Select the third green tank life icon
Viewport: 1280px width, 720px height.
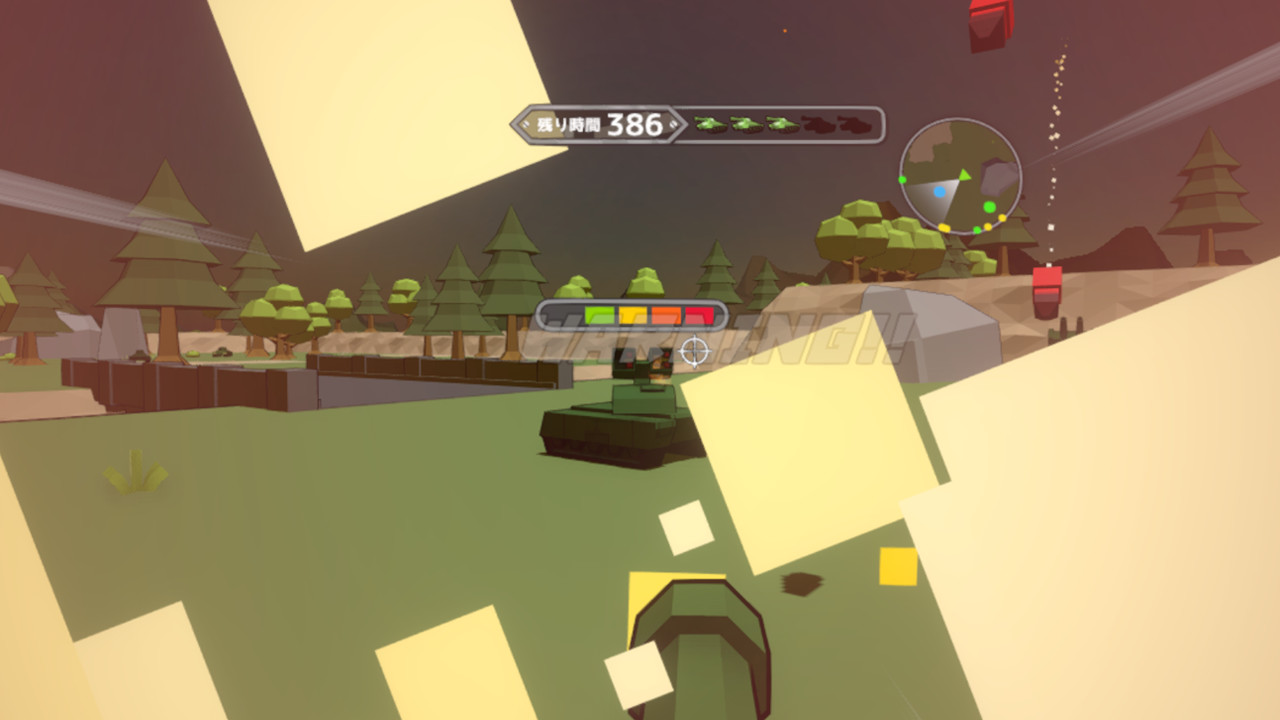781,125
